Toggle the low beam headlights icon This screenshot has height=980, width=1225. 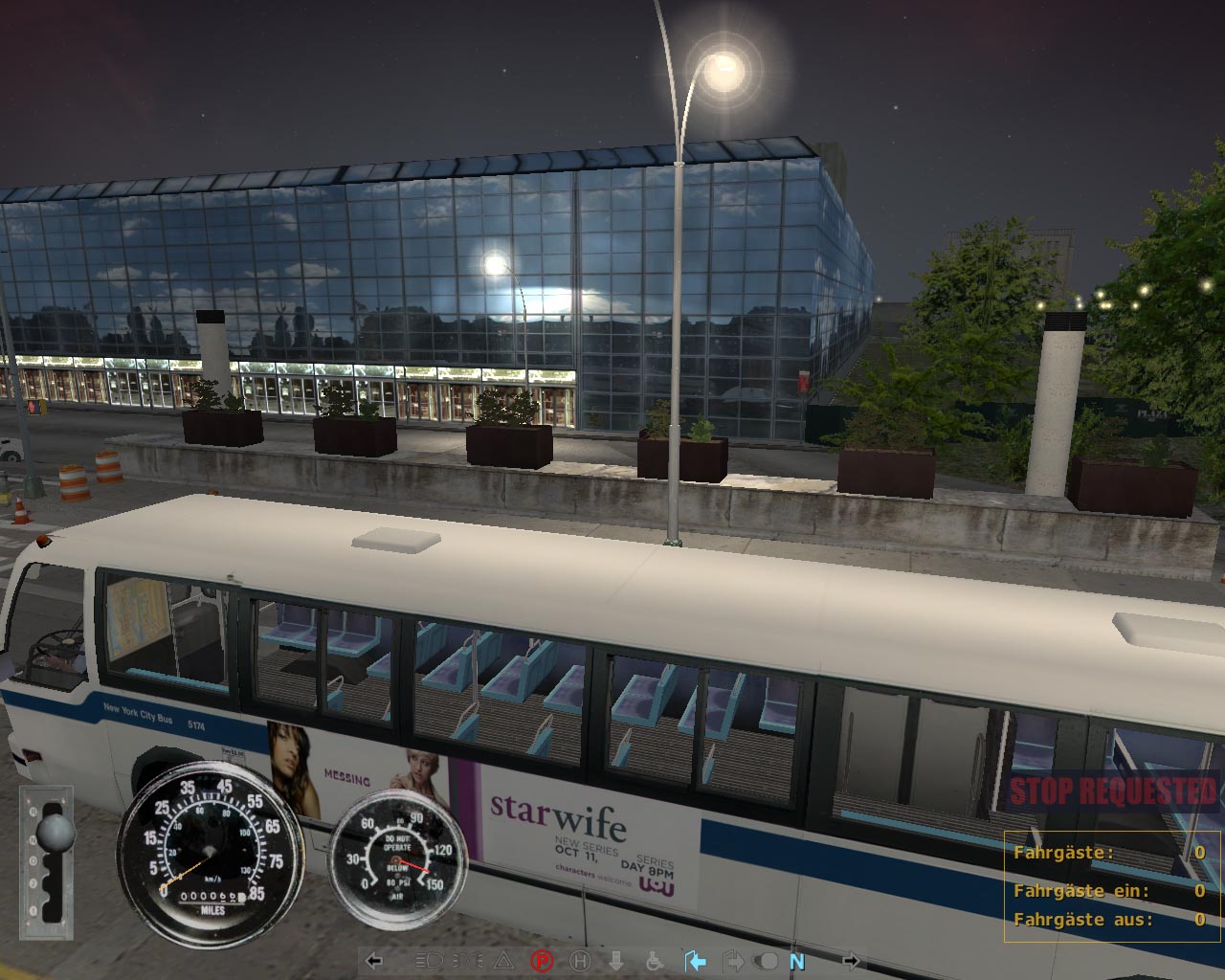pos(428,961)
